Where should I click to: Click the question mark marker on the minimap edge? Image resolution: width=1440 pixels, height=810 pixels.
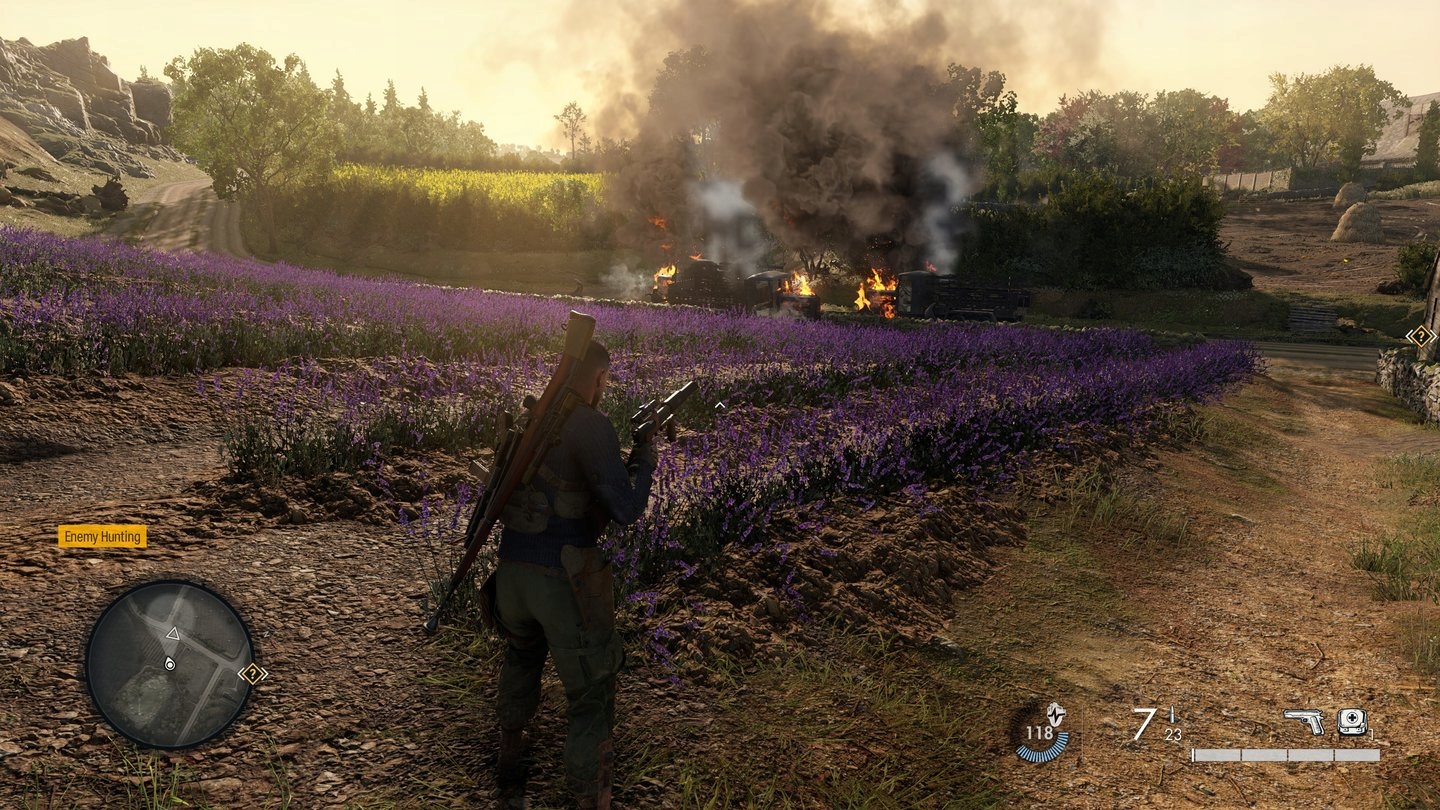253,673
